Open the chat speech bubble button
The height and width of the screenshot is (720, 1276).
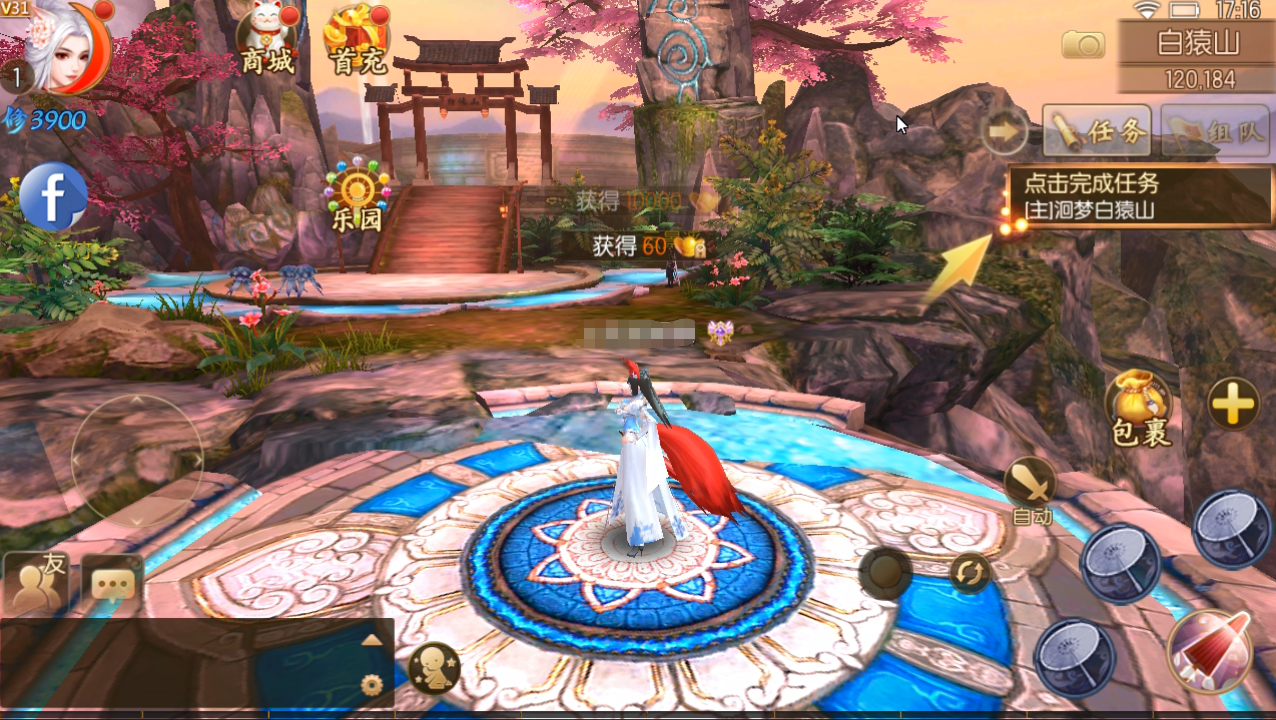pos(112,584)
